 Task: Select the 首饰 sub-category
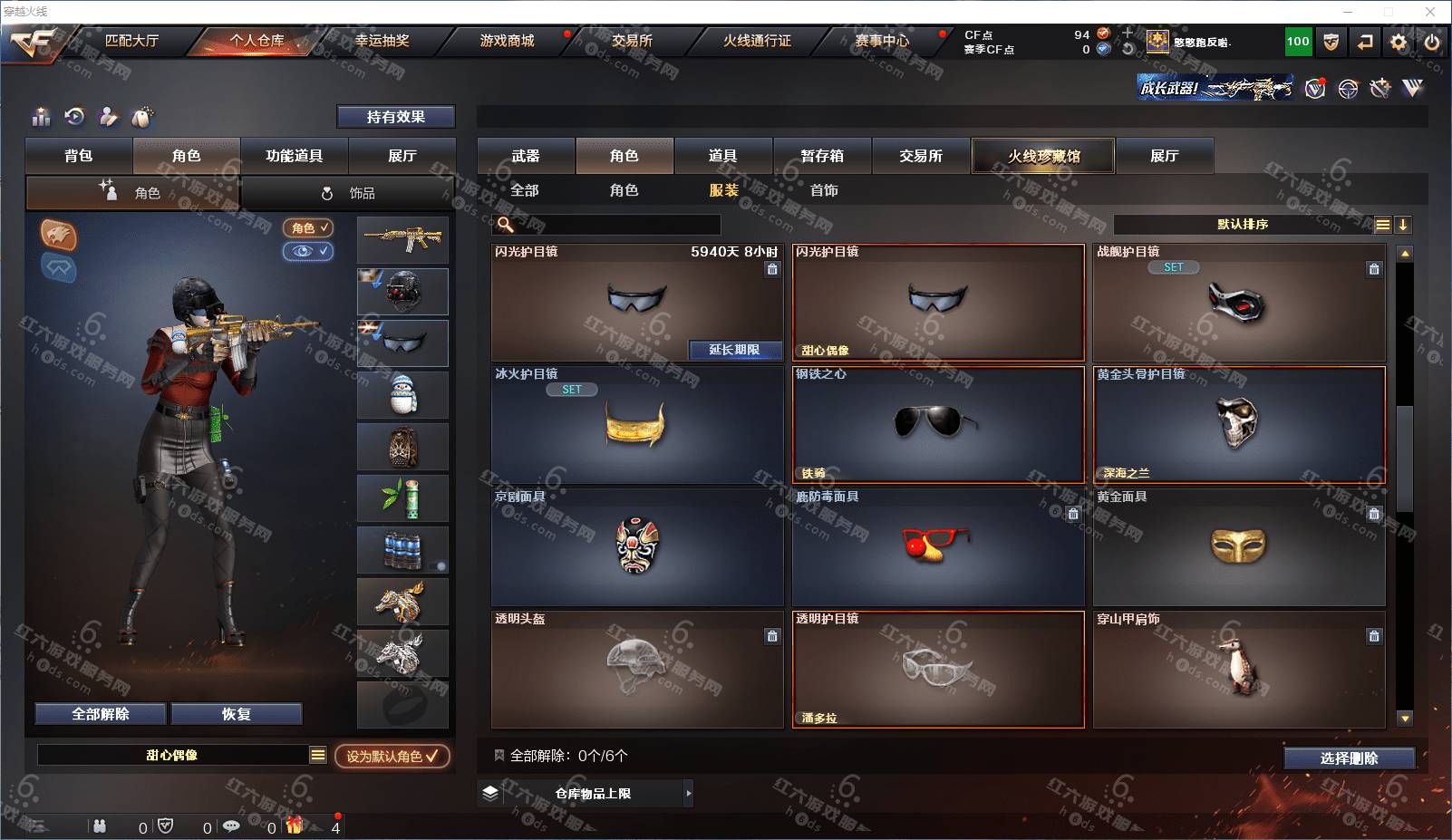[x=824, y=190]
